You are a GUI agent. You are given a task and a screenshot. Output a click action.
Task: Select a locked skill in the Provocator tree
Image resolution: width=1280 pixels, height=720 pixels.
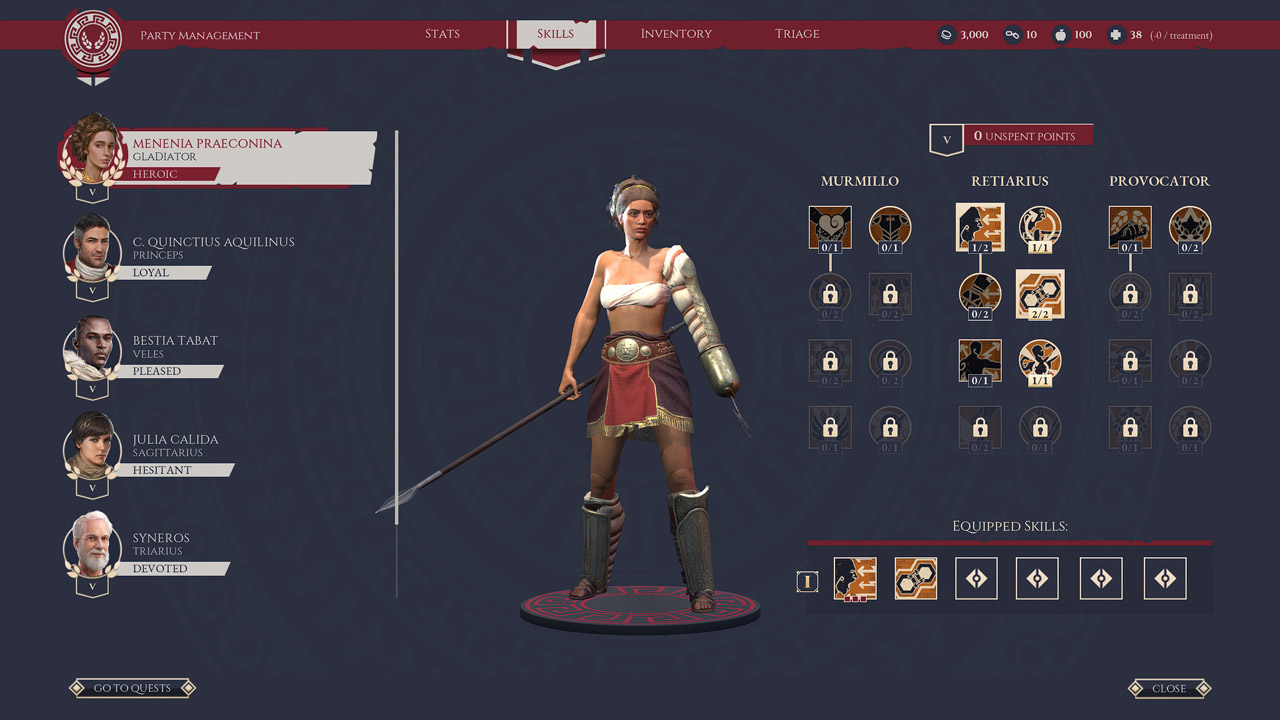click(1129, 294)
